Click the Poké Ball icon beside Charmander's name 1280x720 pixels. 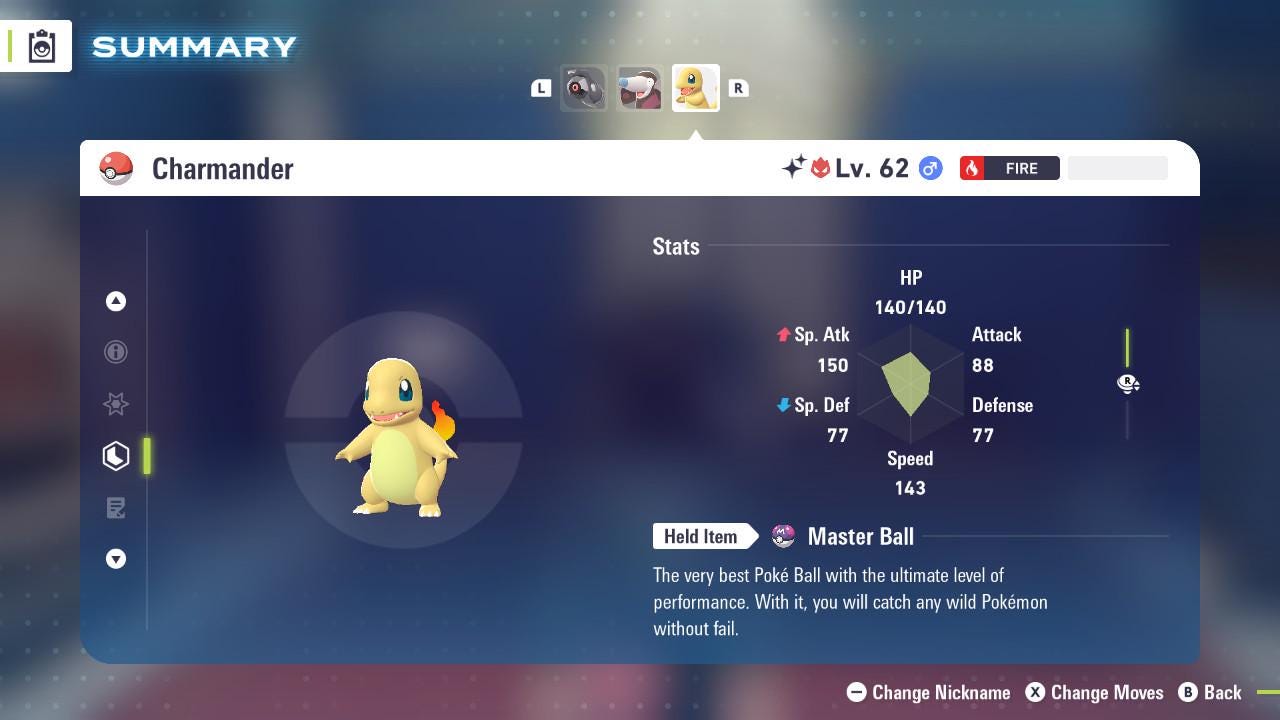115,168
